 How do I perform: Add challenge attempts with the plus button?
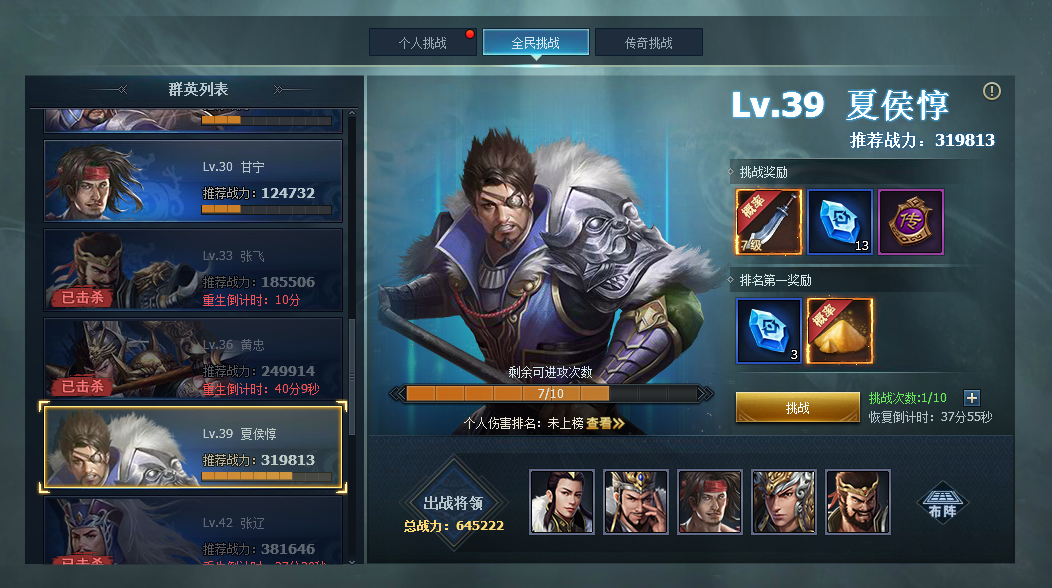point(971,398)
